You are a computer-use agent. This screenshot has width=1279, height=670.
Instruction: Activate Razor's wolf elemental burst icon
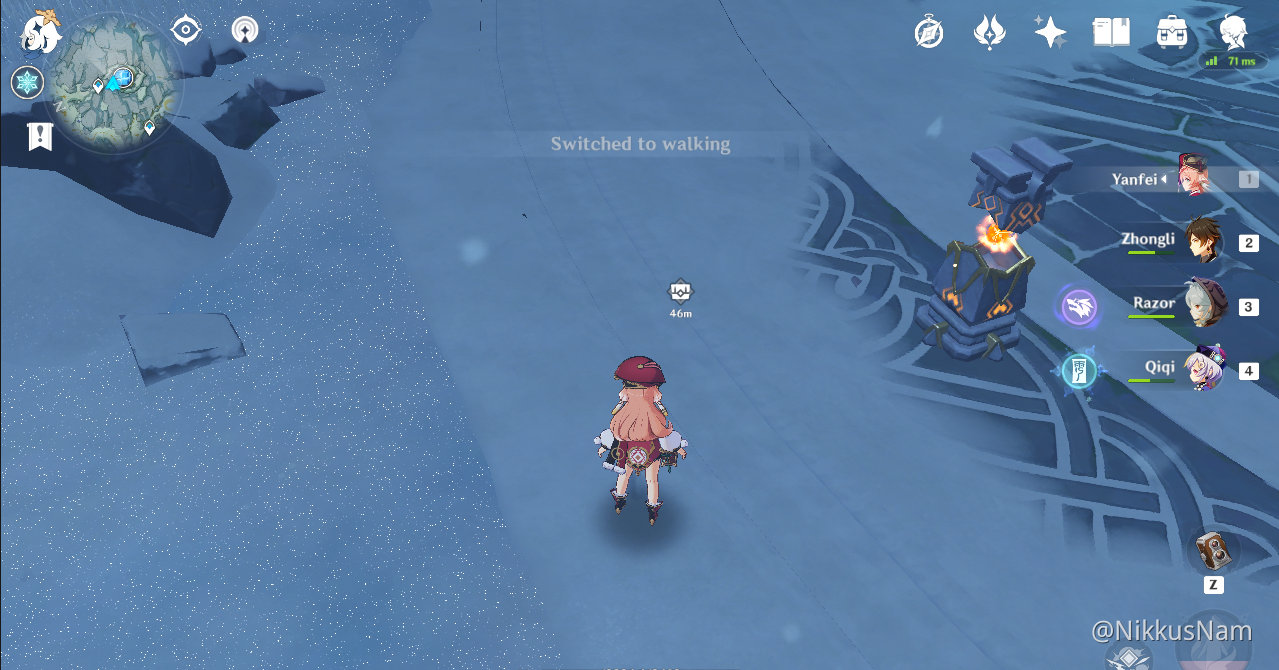tap(1080, 307)
